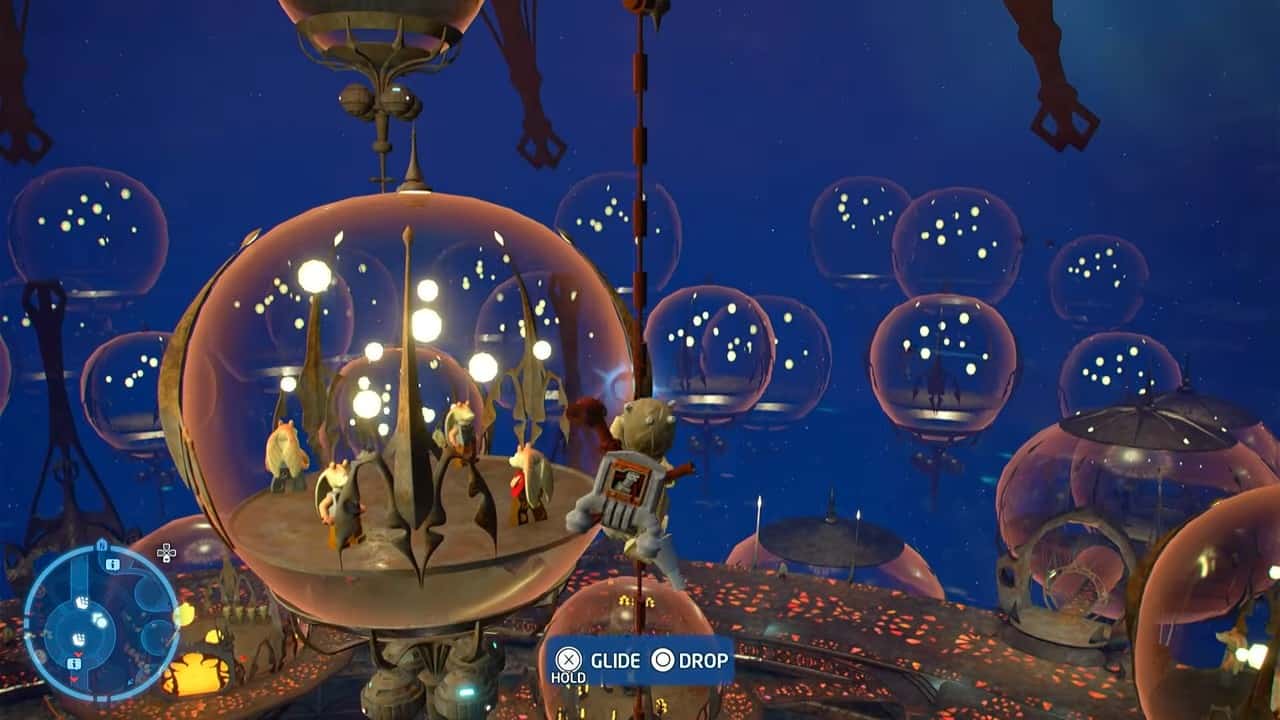Screen dimensions: 1280x720
Task: Click the Circle button prompt in the action bar
Action: (661, 661)
